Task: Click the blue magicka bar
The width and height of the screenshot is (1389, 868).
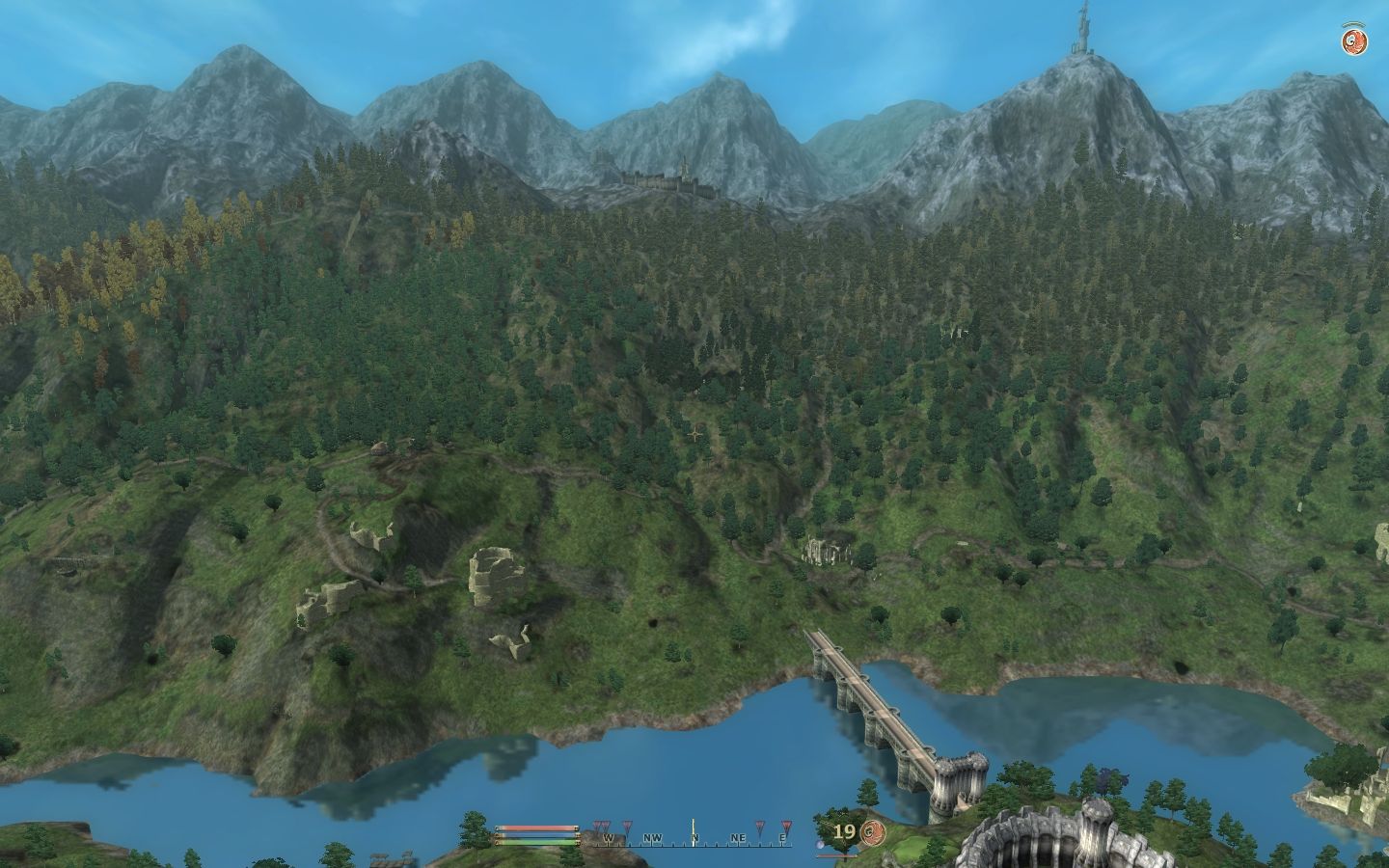Action: [x=535, y=835]
